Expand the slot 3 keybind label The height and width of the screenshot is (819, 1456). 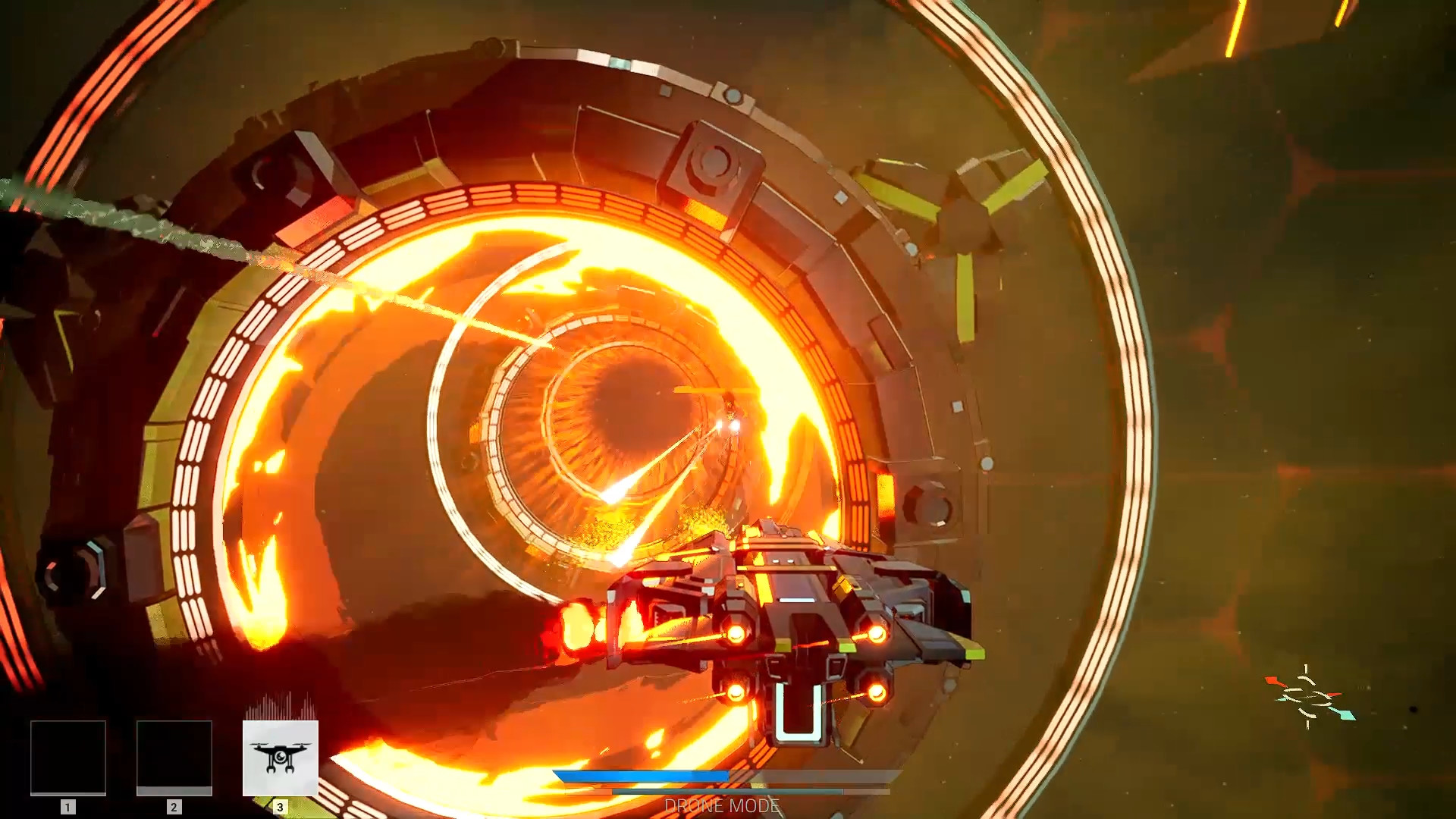point(281,807)
